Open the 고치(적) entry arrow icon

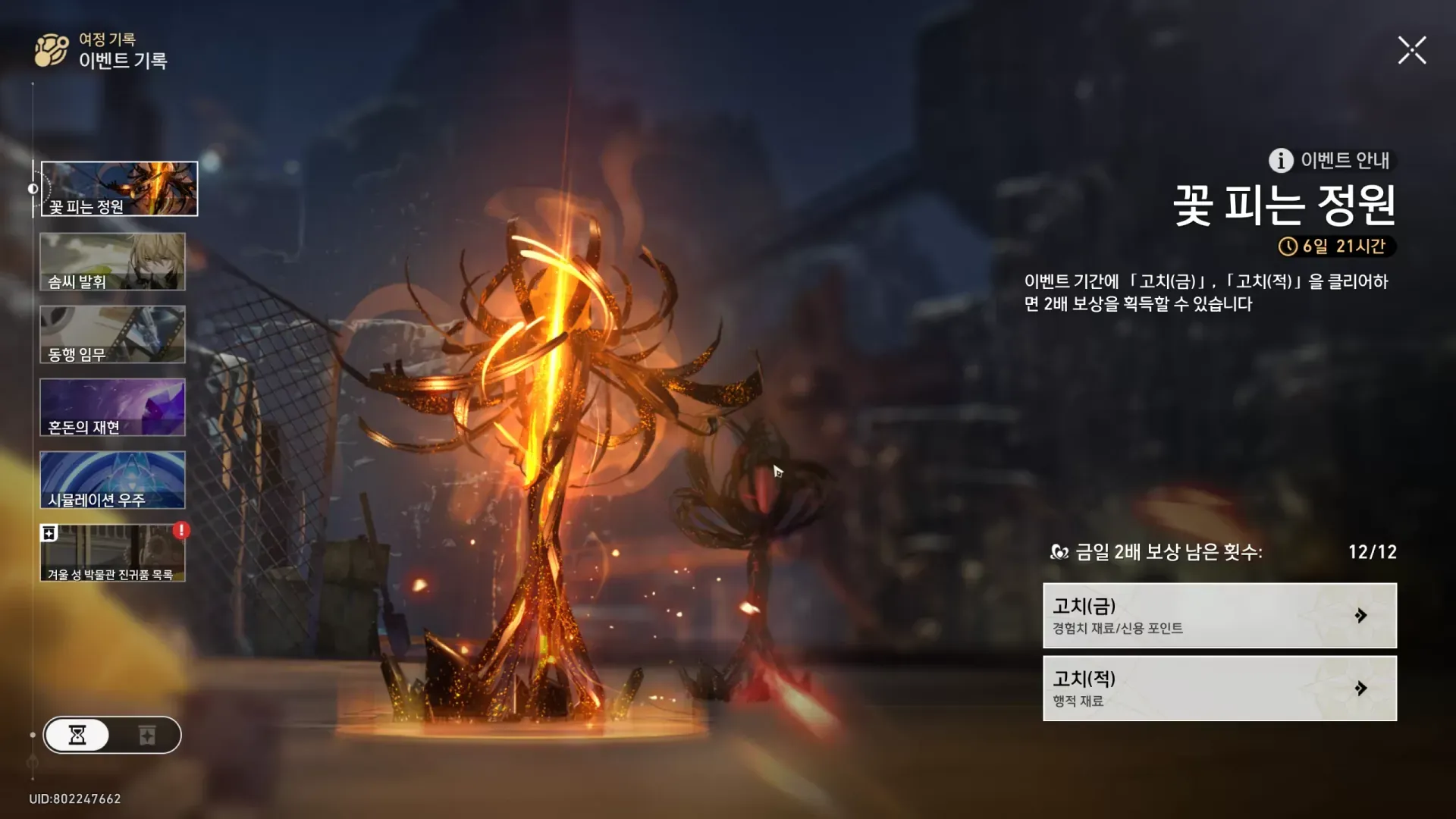coord(1361,688)
